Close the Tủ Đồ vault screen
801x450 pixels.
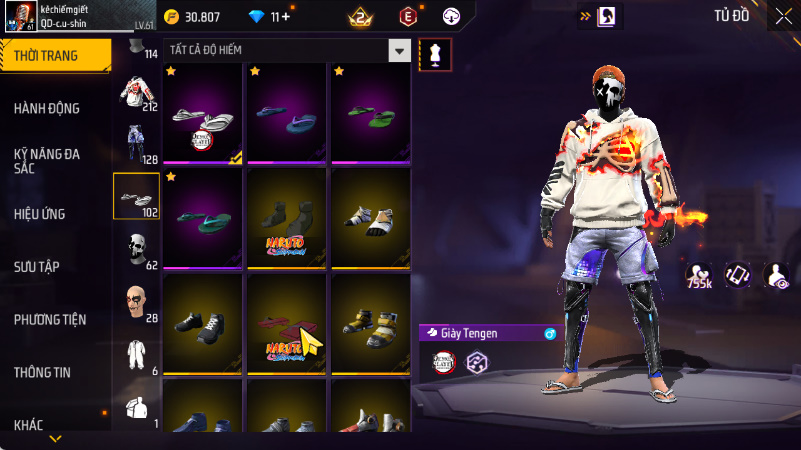[x=782, y=16]
